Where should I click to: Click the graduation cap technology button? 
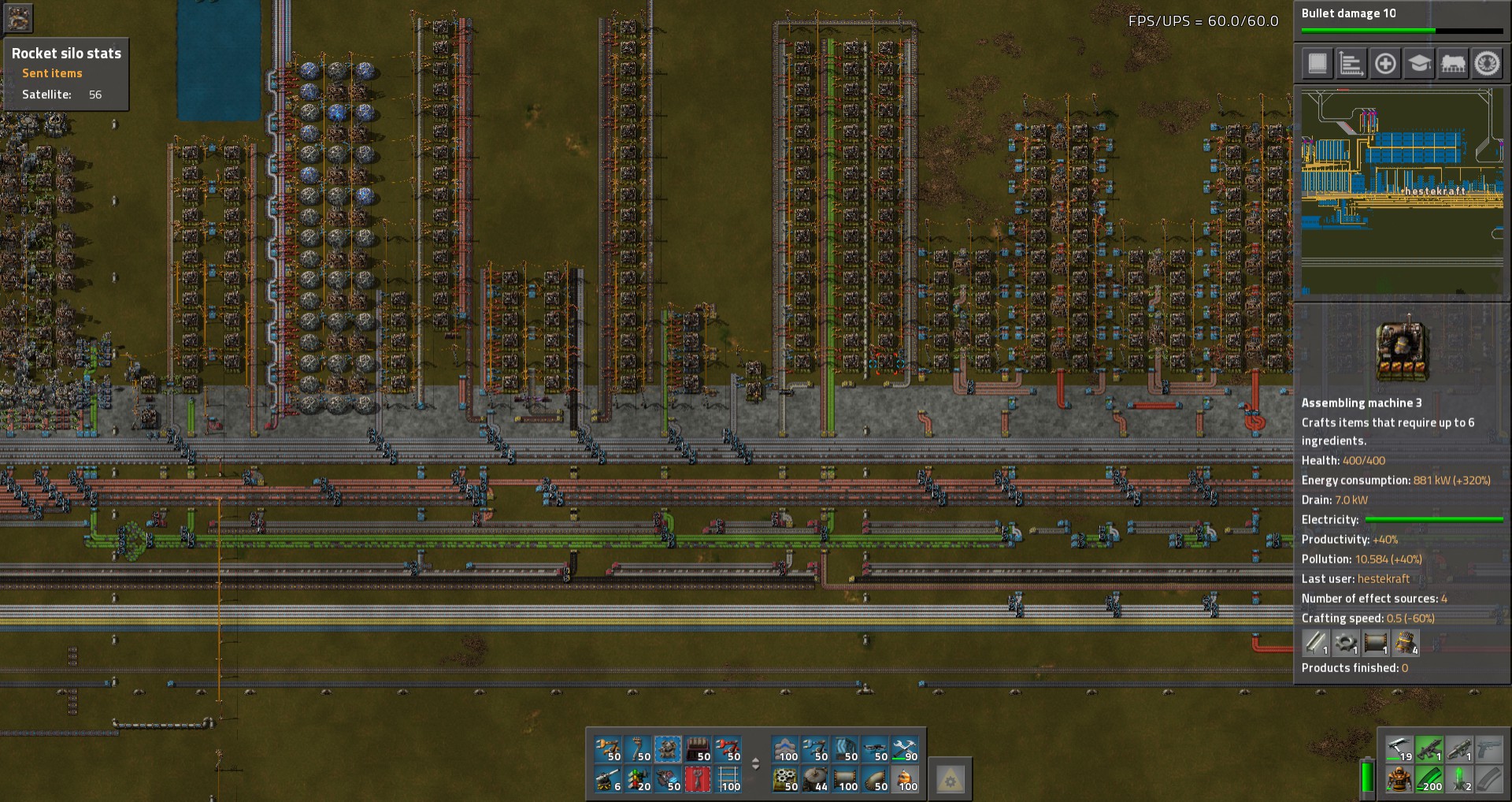click(x=1419, y=64)
